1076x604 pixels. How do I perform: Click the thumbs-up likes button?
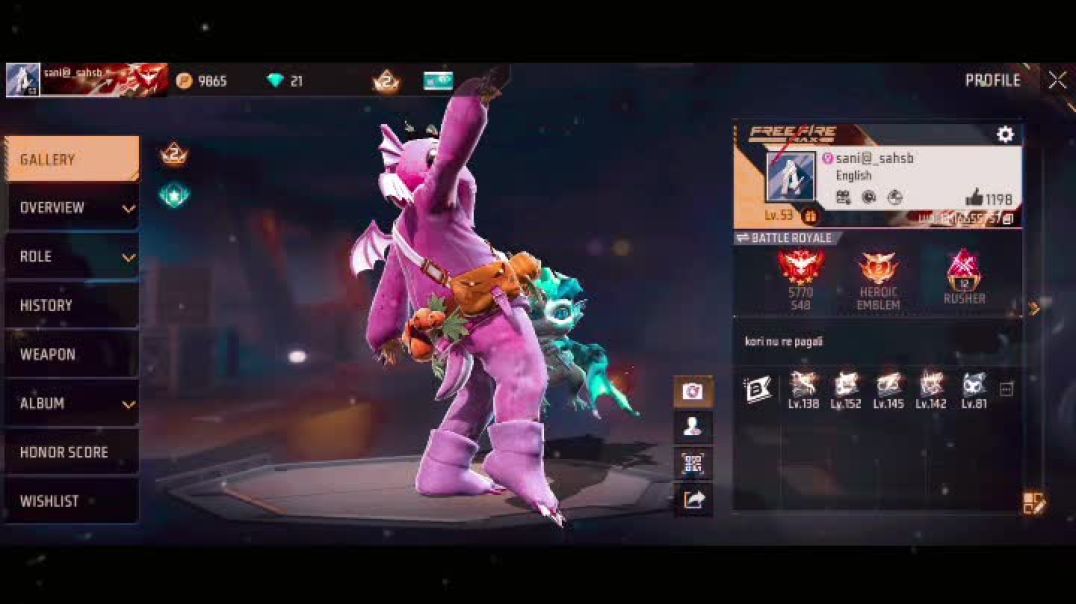[x=988, y=198]
